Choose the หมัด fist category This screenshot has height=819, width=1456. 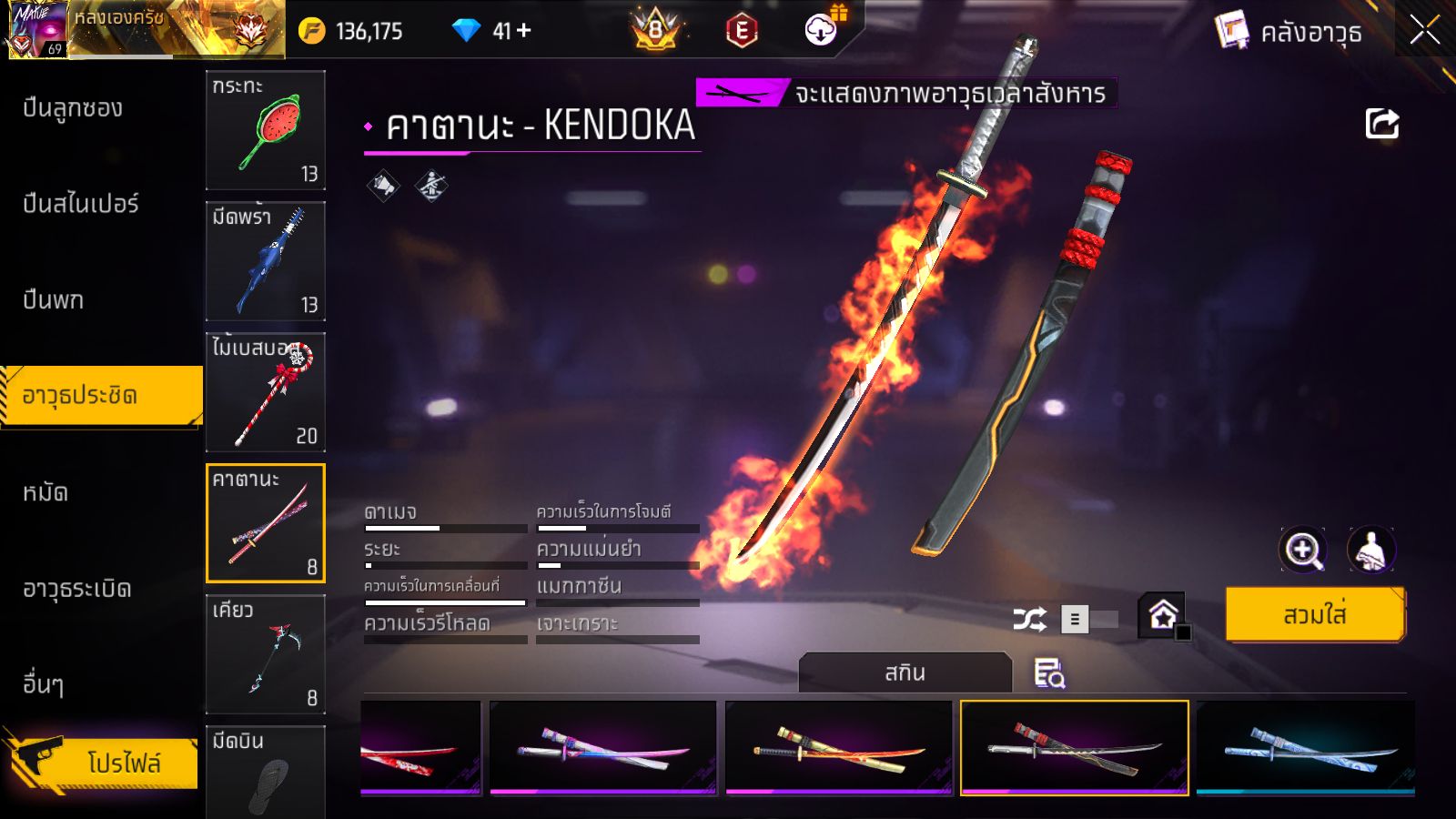pos(45,493)
